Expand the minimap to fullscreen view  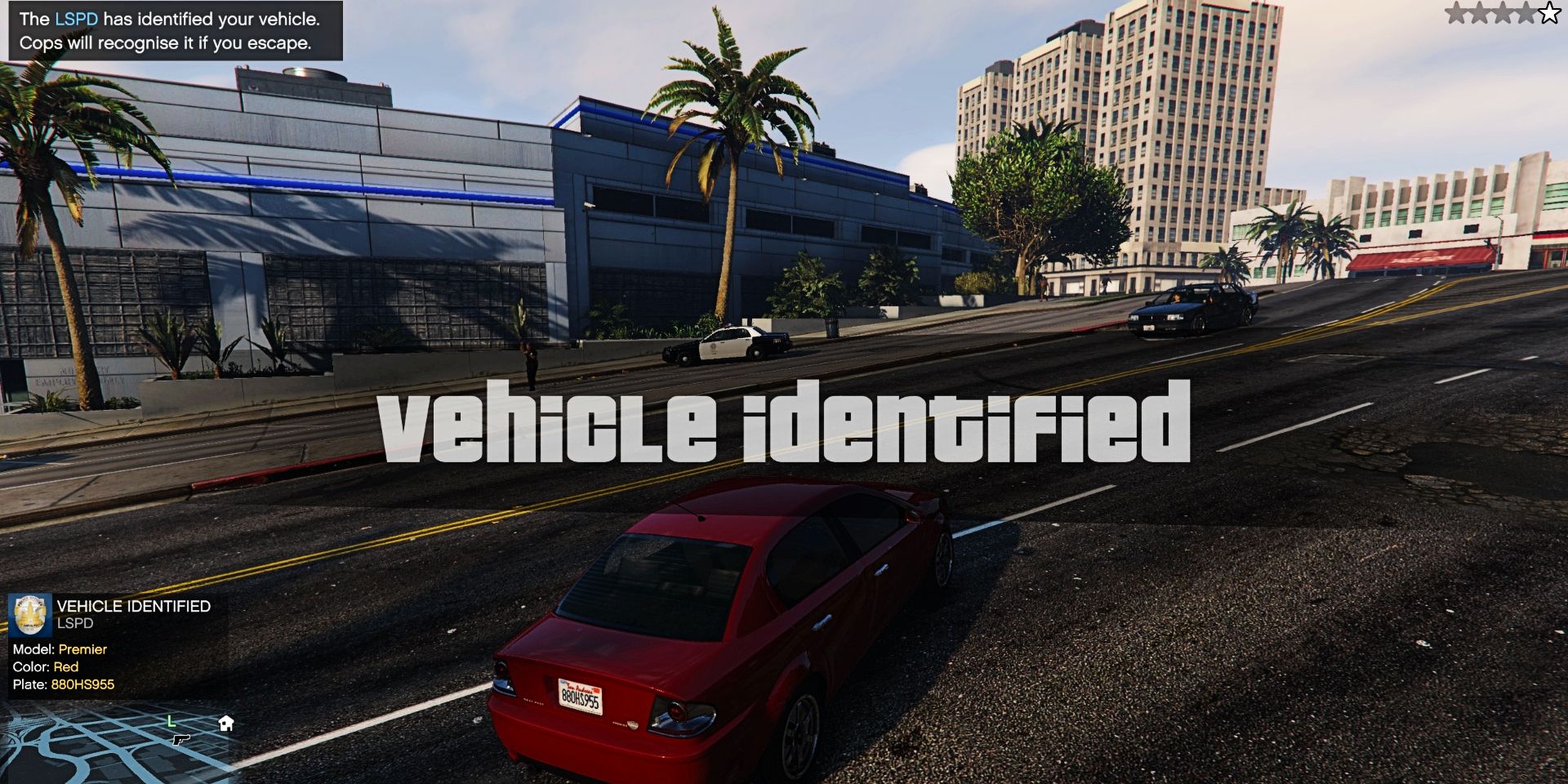click(122, 735)
